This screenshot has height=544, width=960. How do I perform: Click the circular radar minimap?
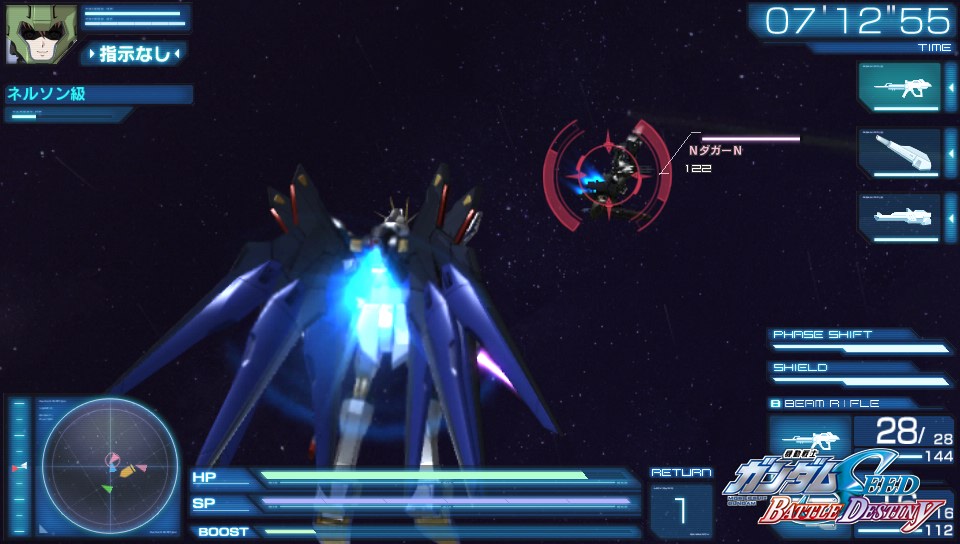coord(109,467)
